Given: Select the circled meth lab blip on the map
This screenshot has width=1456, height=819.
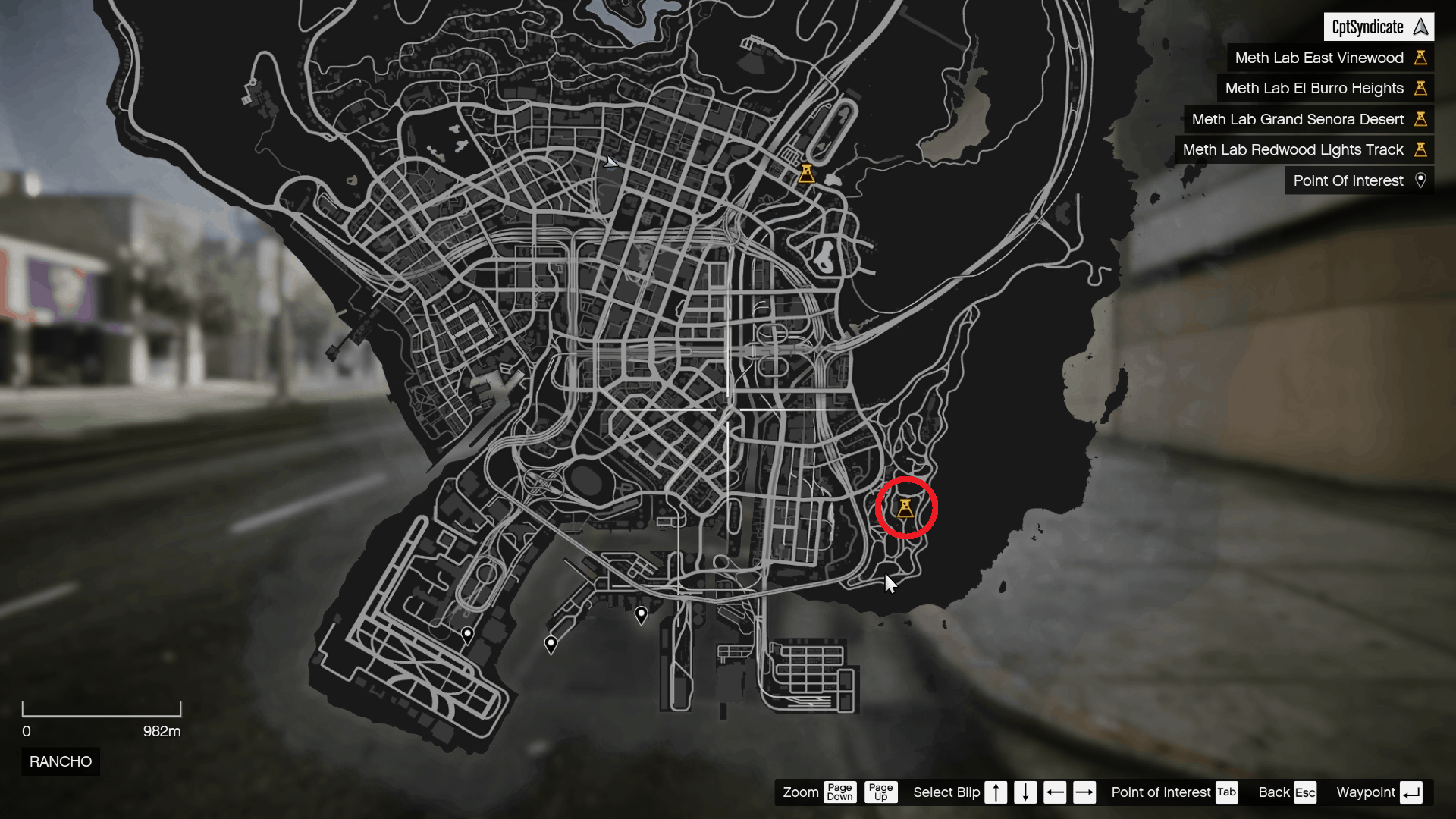Looking at the screenshot, I should point(907,509).
